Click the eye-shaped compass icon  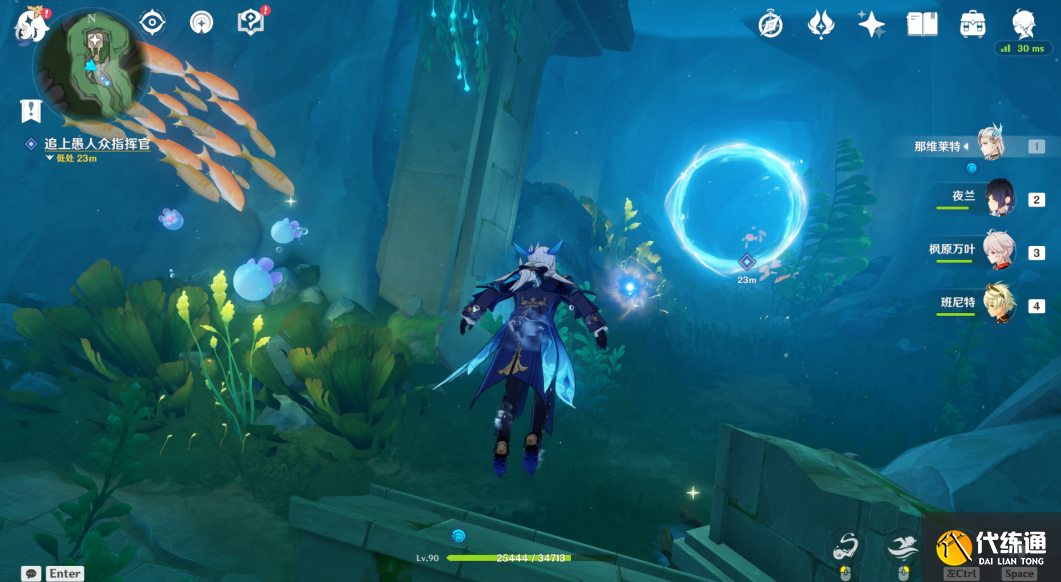pos(152,22)
